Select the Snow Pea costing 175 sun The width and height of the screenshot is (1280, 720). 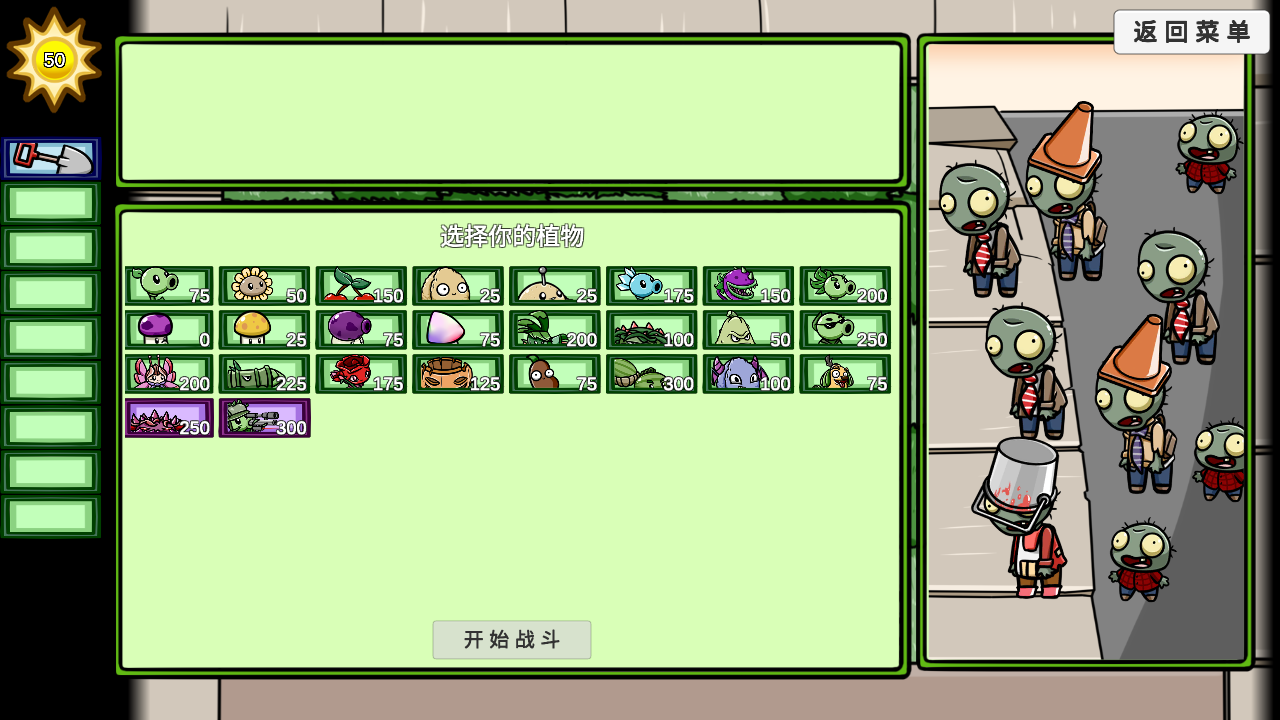[651, 285]
